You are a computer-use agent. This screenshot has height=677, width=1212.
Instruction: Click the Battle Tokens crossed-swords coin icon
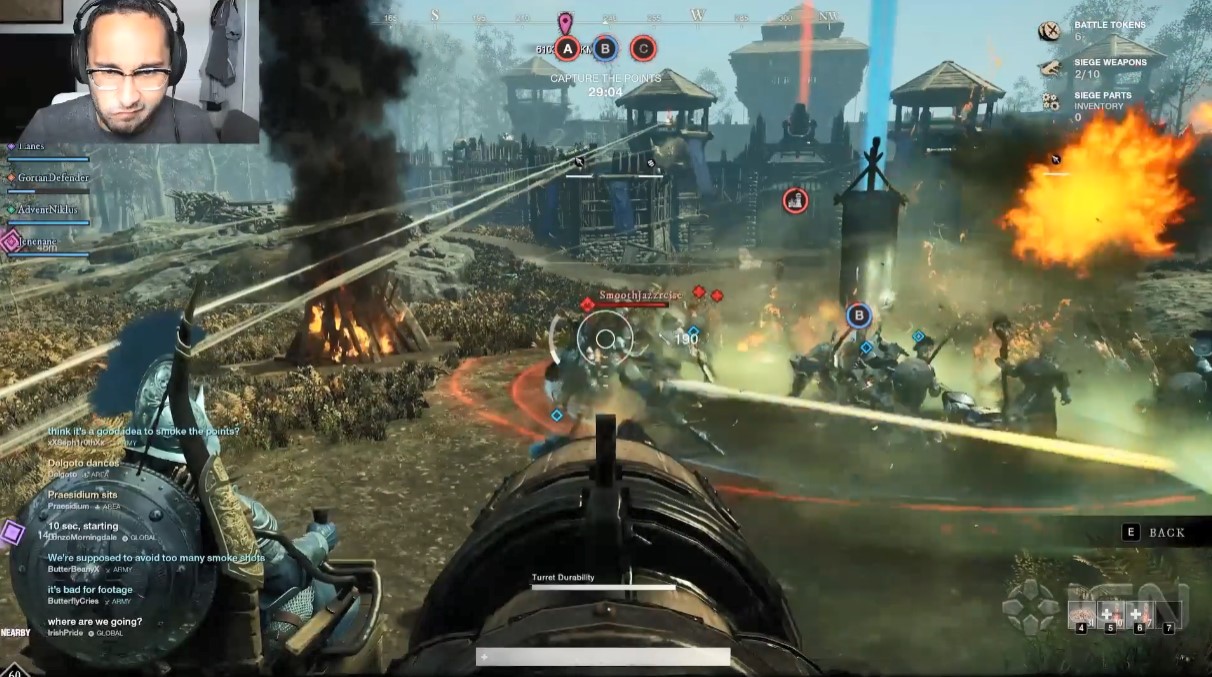coord(1049,31)
